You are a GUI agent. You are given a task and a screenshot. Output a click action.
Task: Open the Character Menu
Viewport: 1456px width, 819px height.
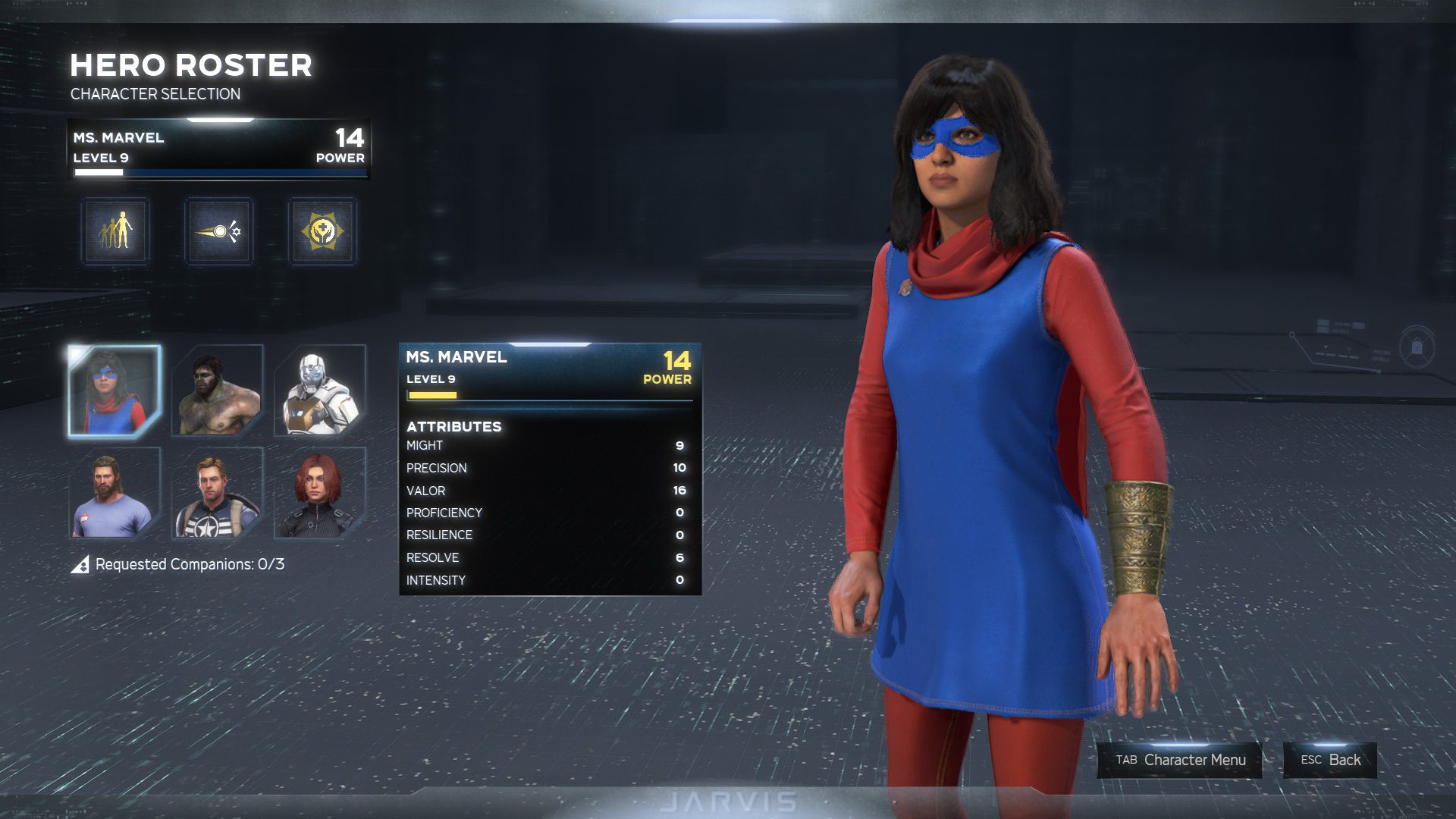click(1179, 760)
